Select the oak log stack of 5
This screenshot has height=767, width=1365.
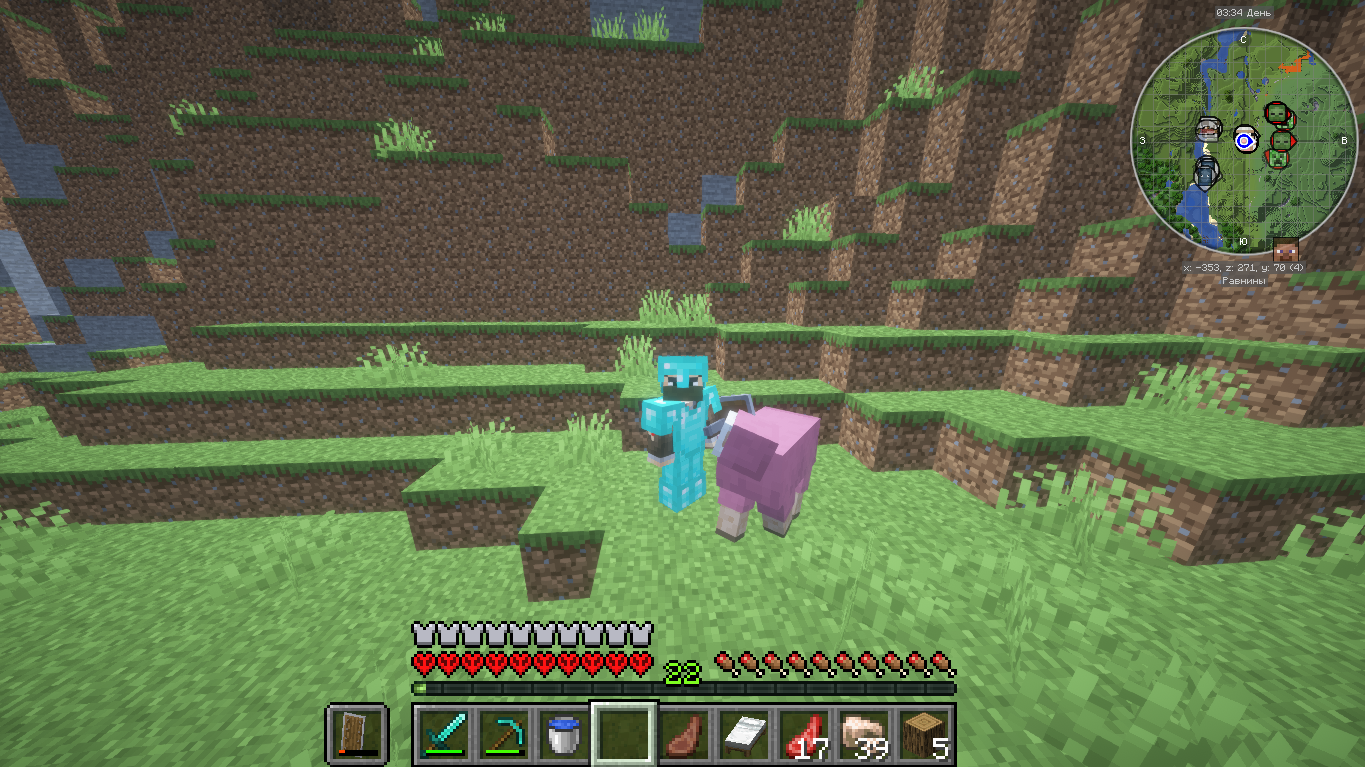click(925, 734)
